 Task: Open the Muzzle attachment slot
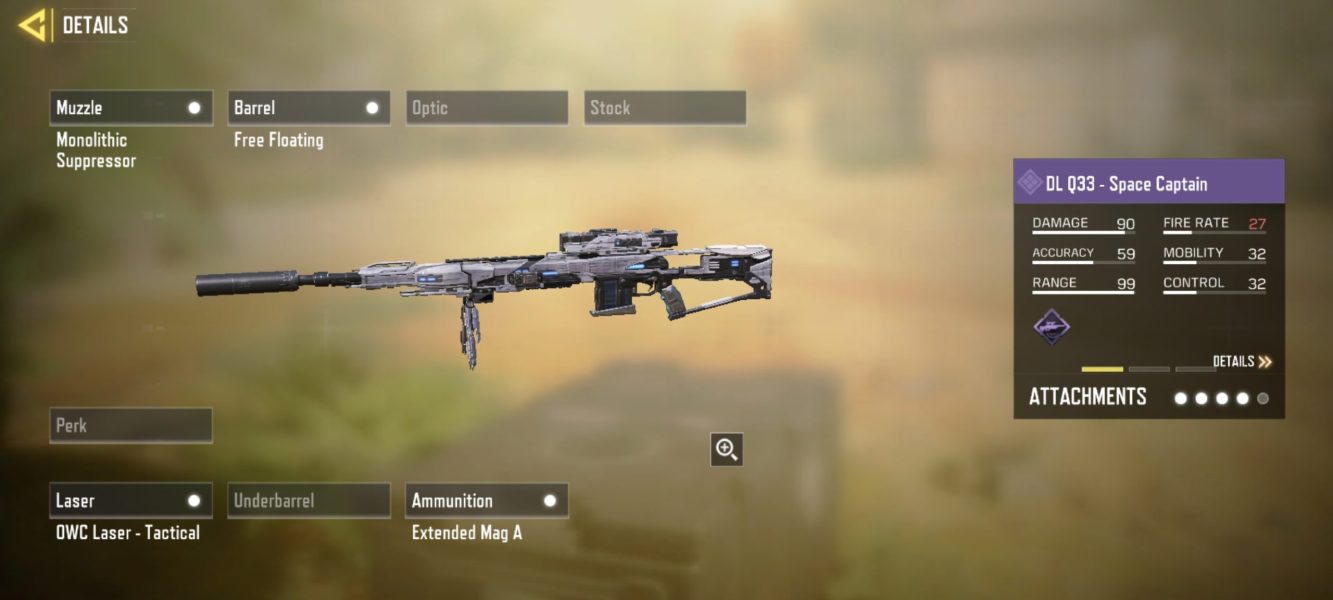tap(131, 108)
